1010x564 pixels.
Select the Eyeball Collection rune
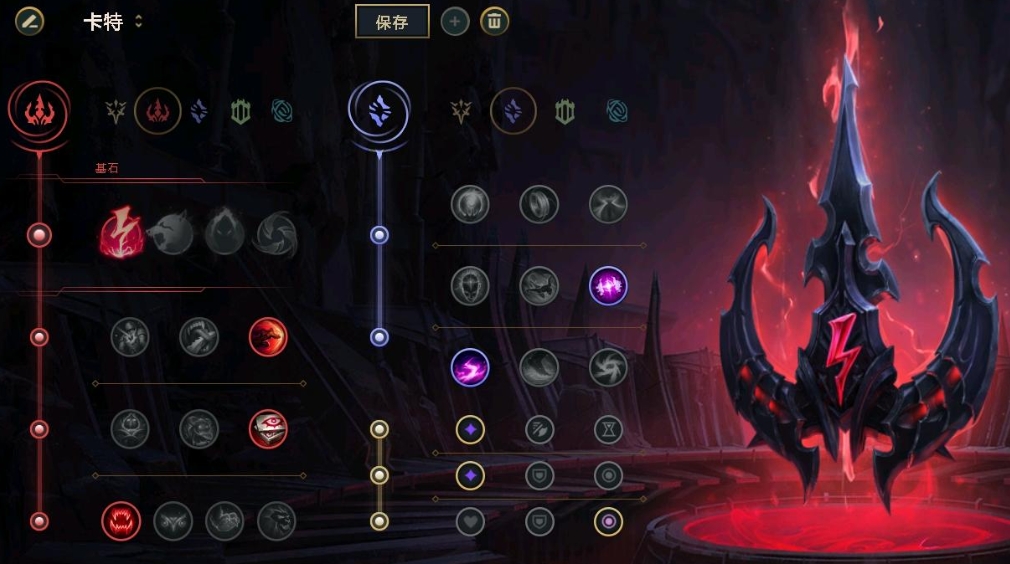[268, 429]
